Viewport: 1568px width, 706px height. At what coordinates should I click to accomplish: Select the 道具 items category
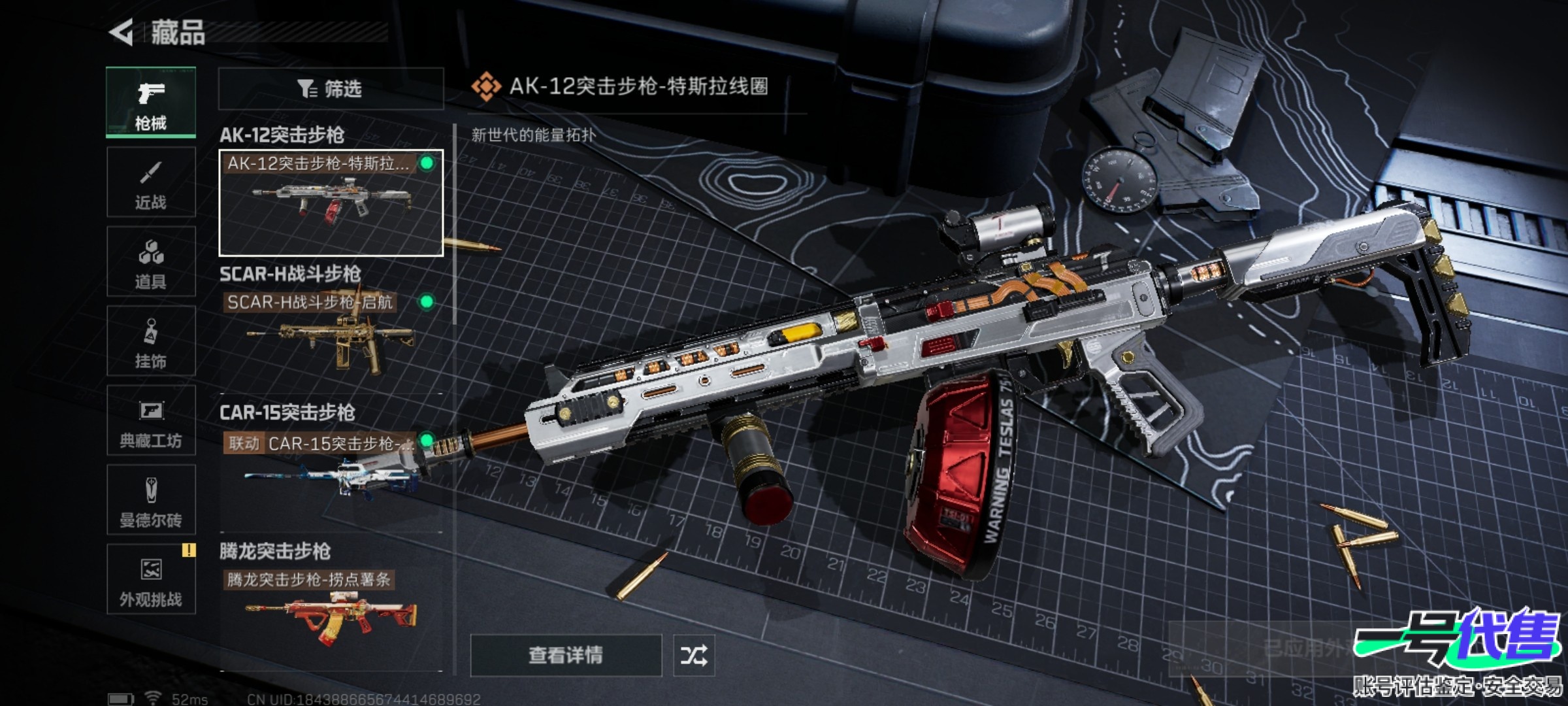click(x=151, y=262)
